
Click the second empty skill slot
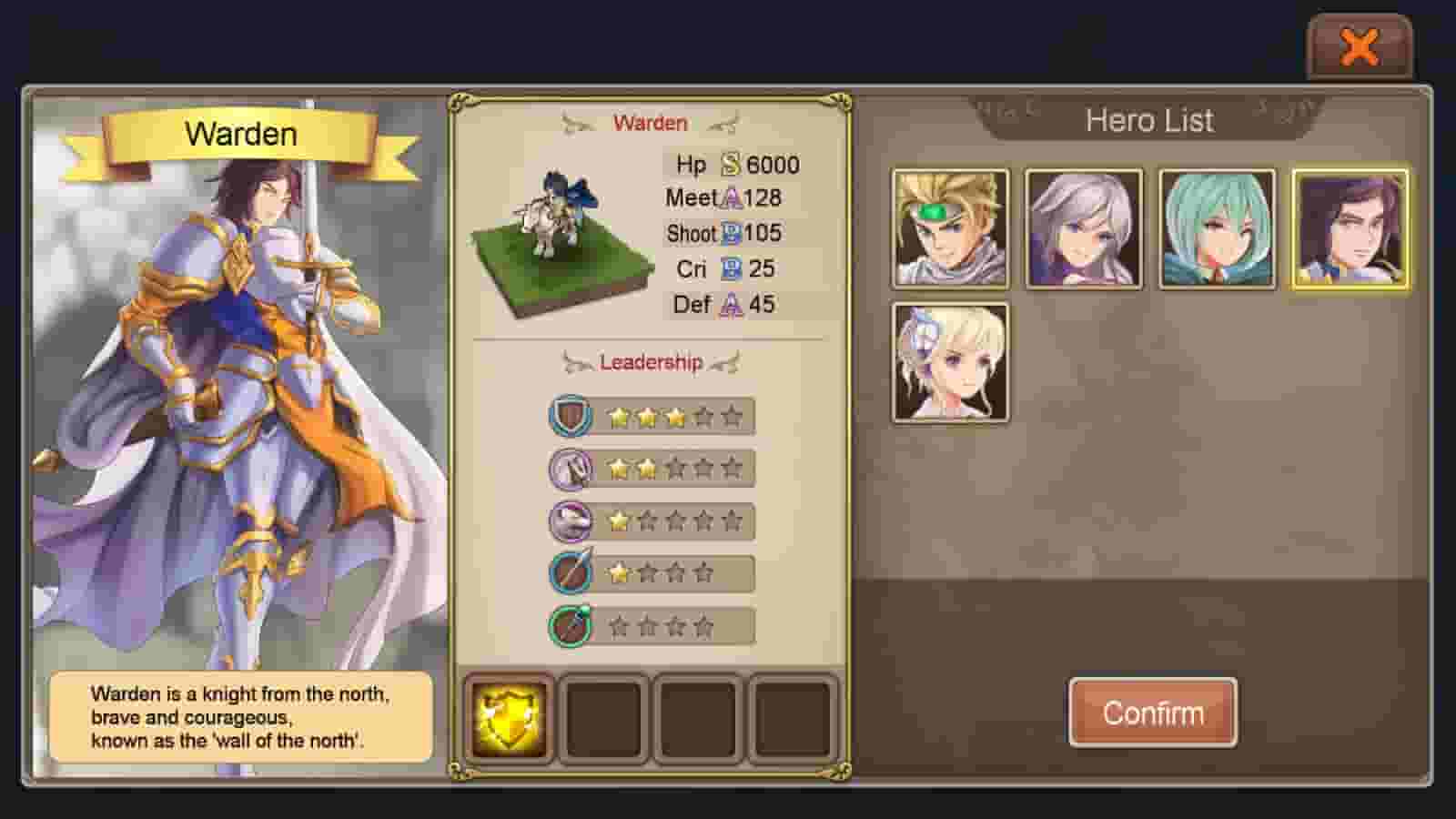pyautogui.click(x=602, y=719)
